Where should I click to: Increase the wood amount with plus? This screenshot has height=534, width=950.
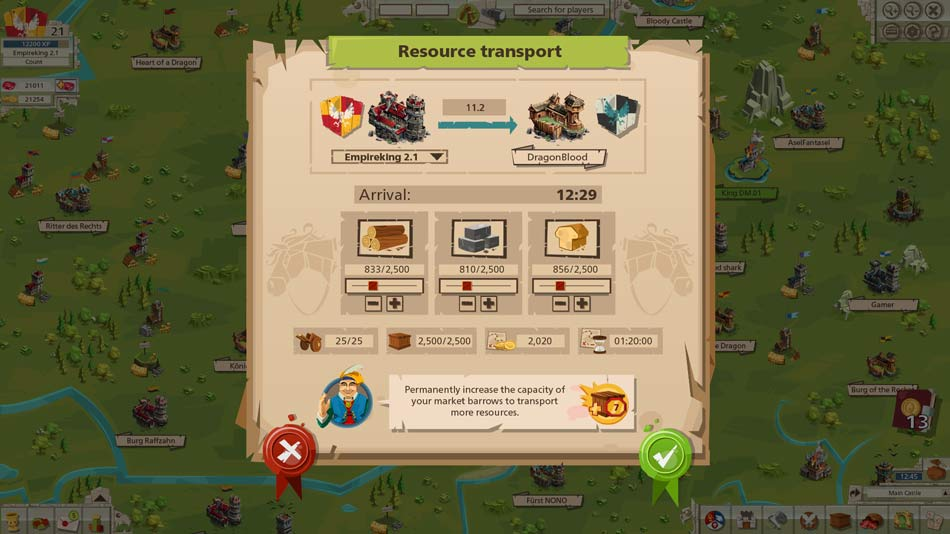pos(395,304)
